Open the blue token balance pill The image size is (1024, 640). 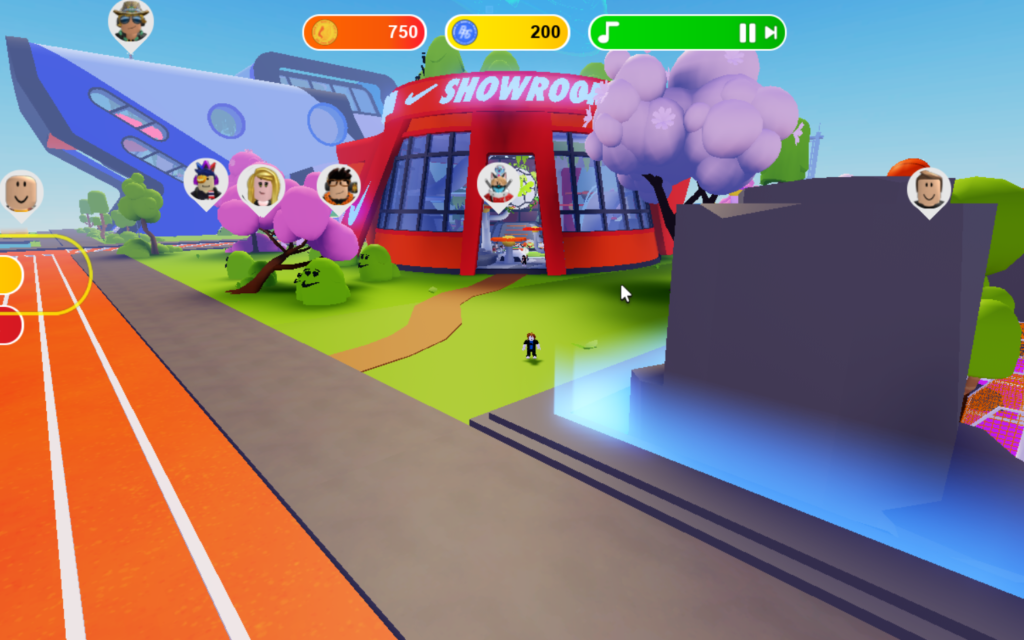coord(507,32)
